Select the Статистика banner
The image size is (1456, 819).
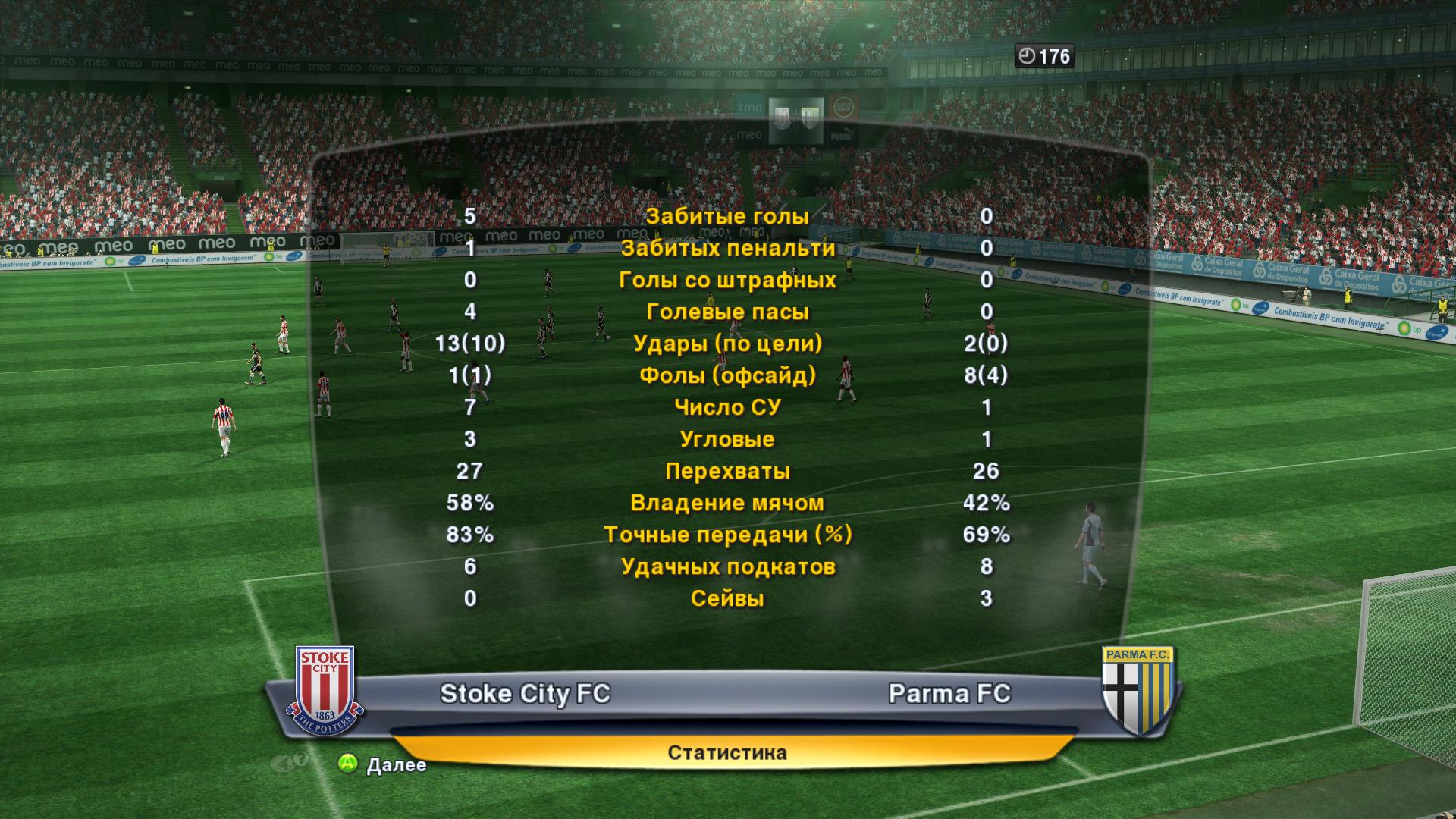coord(727,752)
